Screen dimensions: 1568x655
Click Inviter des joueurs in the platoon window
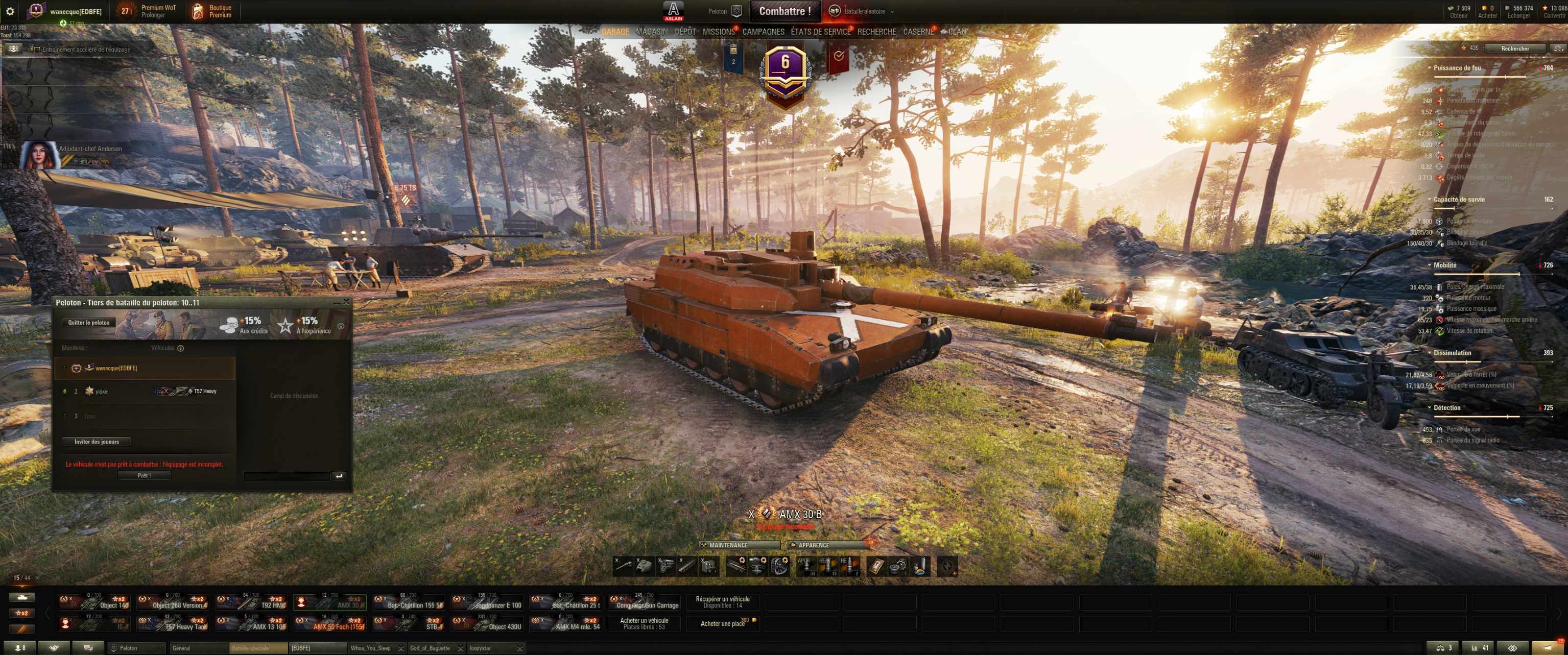click(x=96, y=441)
